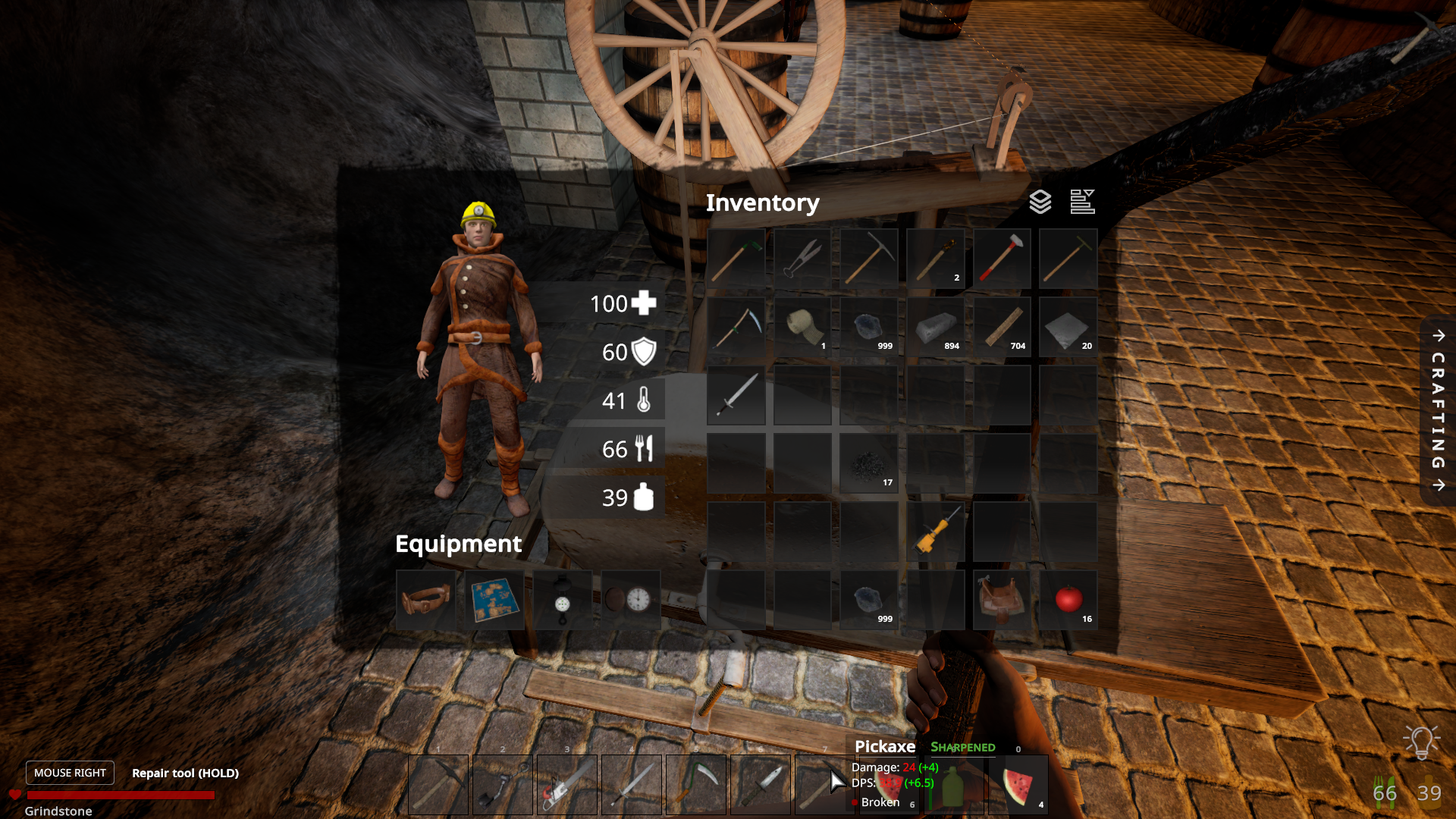1456x819 pixels.
Task: Select the sword in the inventory grid
Action: (736, 395)
